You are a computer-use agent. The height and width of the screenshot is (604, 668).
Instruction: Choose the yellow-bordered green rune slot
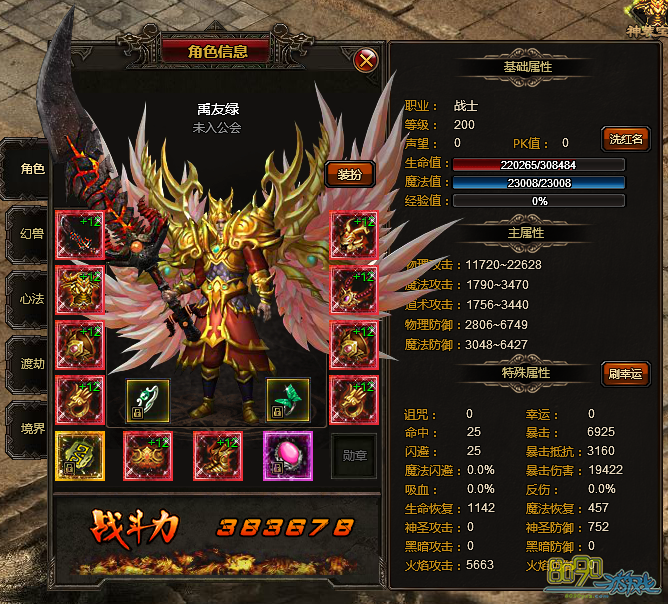click(x=79, y=455)
